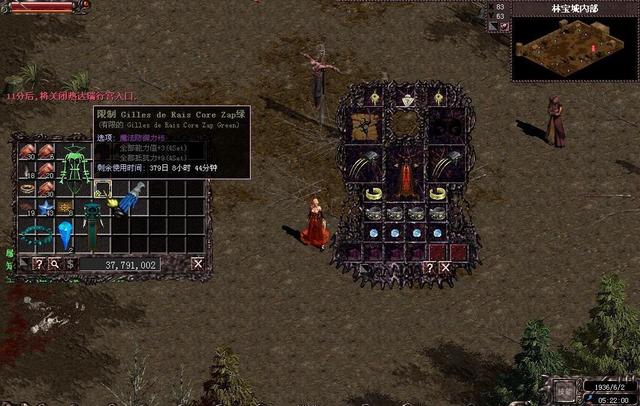Click the left gold ring equipment slot
This screenshot has width=640, height=406.
(x=373, y=195)
